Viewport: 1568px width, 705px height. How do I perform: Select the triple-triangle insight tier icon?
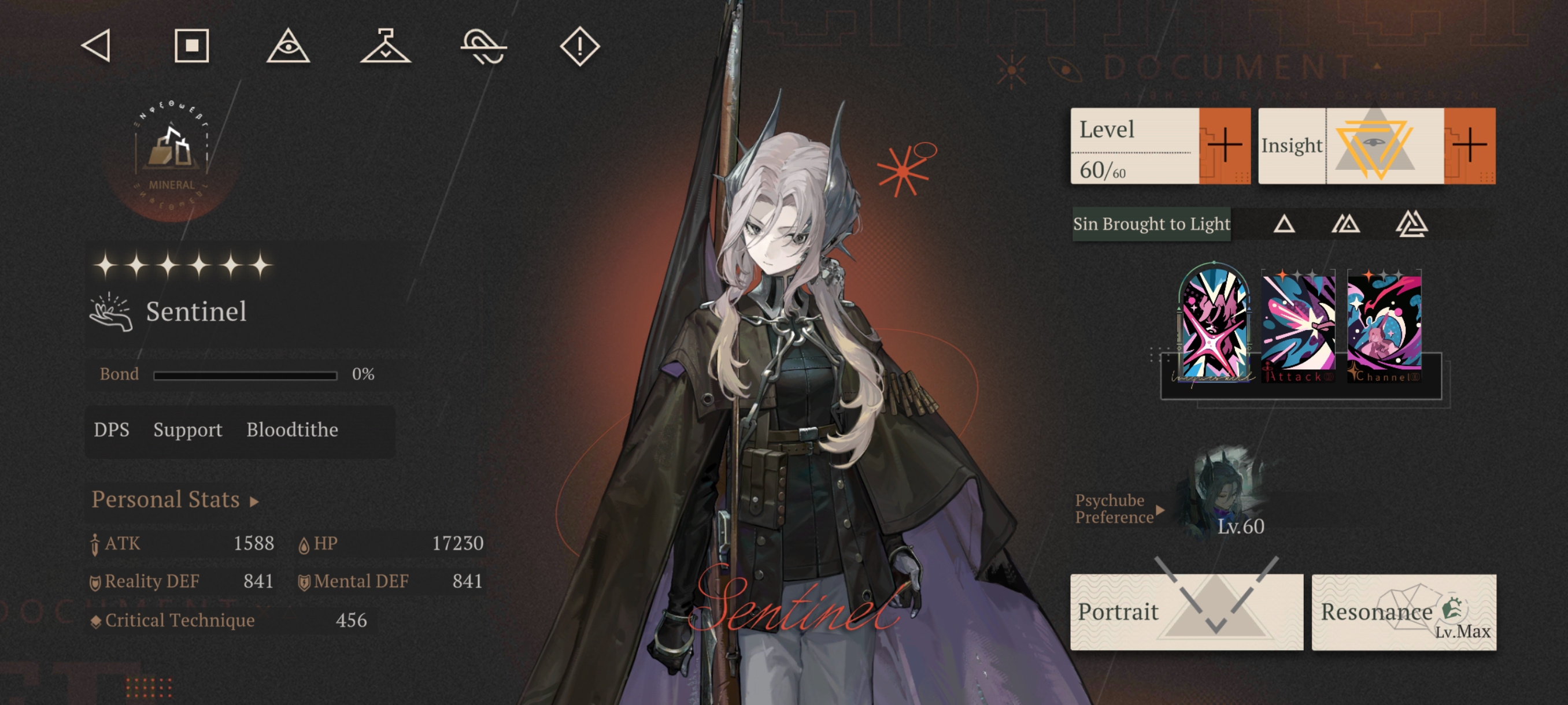coord(1411,224)
